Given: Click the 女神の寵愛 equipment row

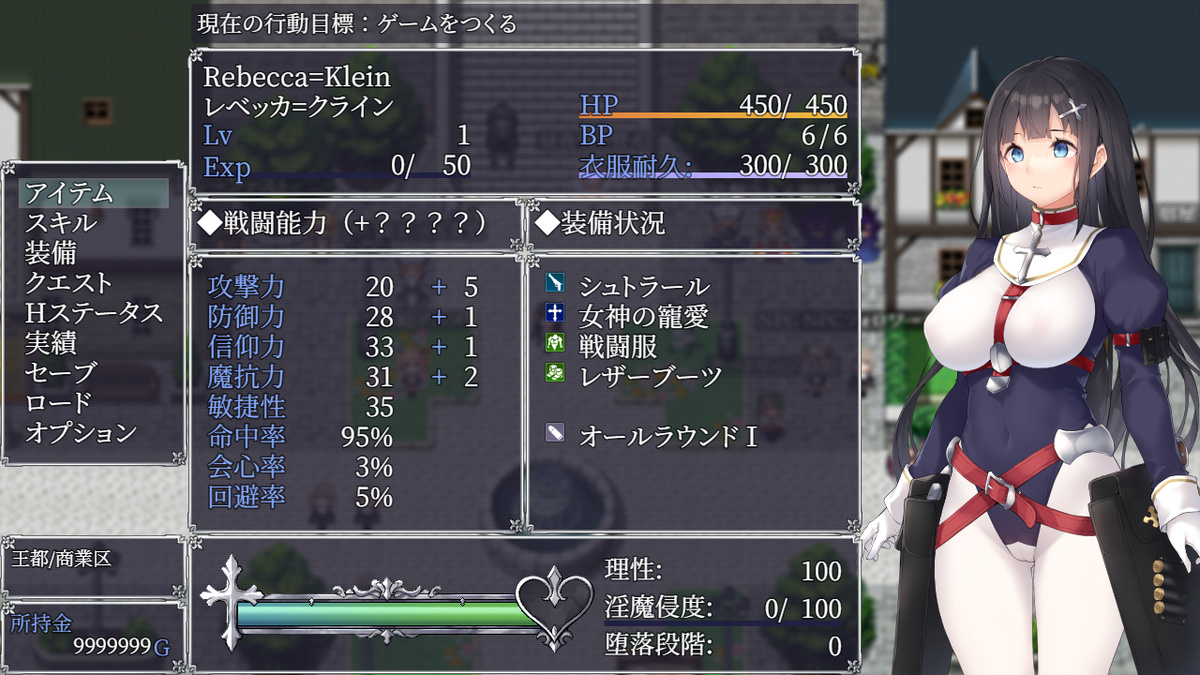Looking at the screenshot, I should tap(645, 317).
